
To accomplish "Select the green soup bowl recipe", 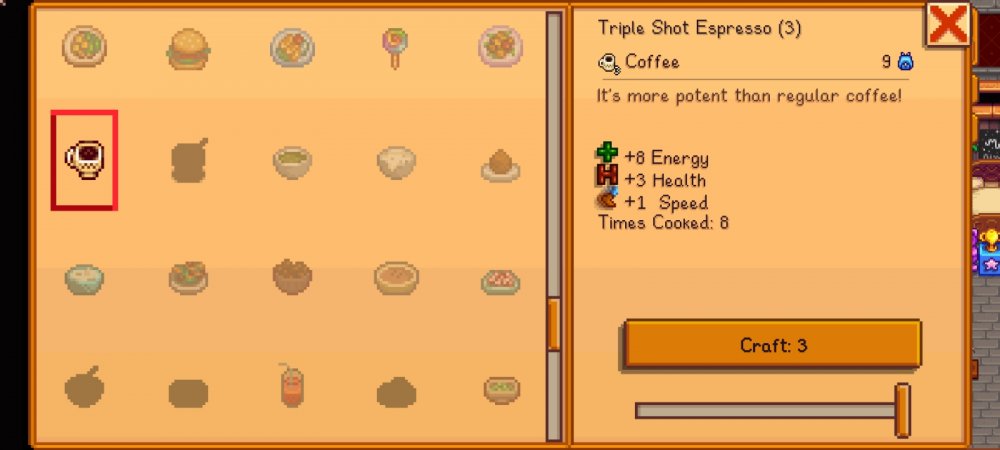I will click(292, 161).
